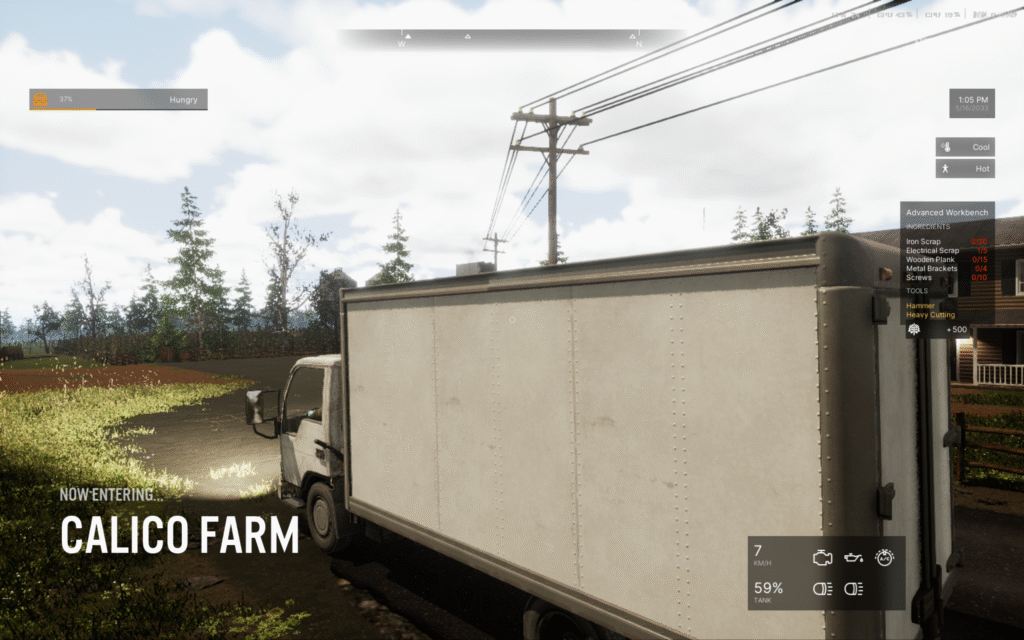The height and width of the screenshot is (640, 1024).
Task: Click the clock and date panel
Action: (971, 103)
